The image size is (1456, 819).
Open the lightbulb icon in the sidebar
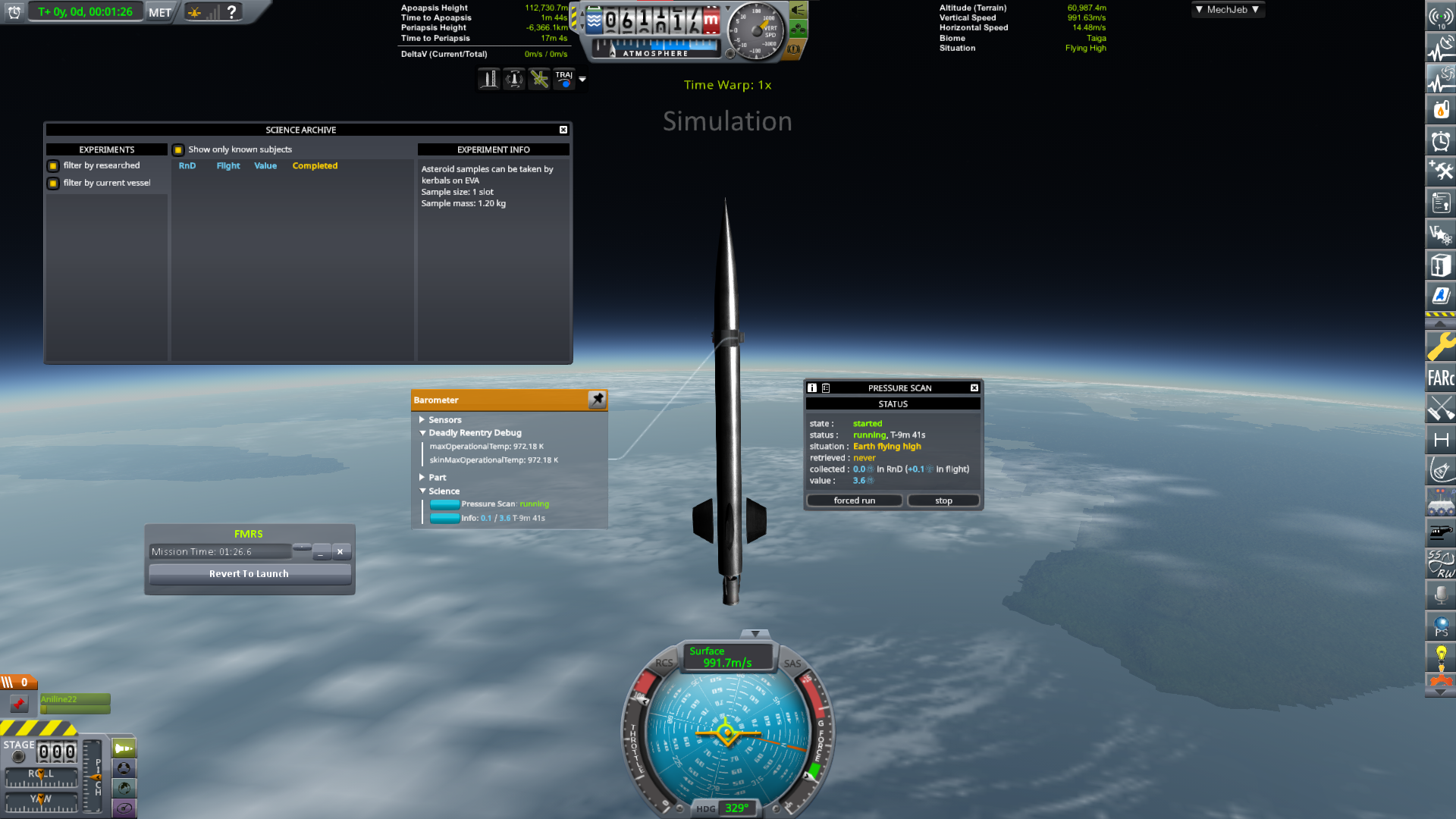[x=1440, y=654]
